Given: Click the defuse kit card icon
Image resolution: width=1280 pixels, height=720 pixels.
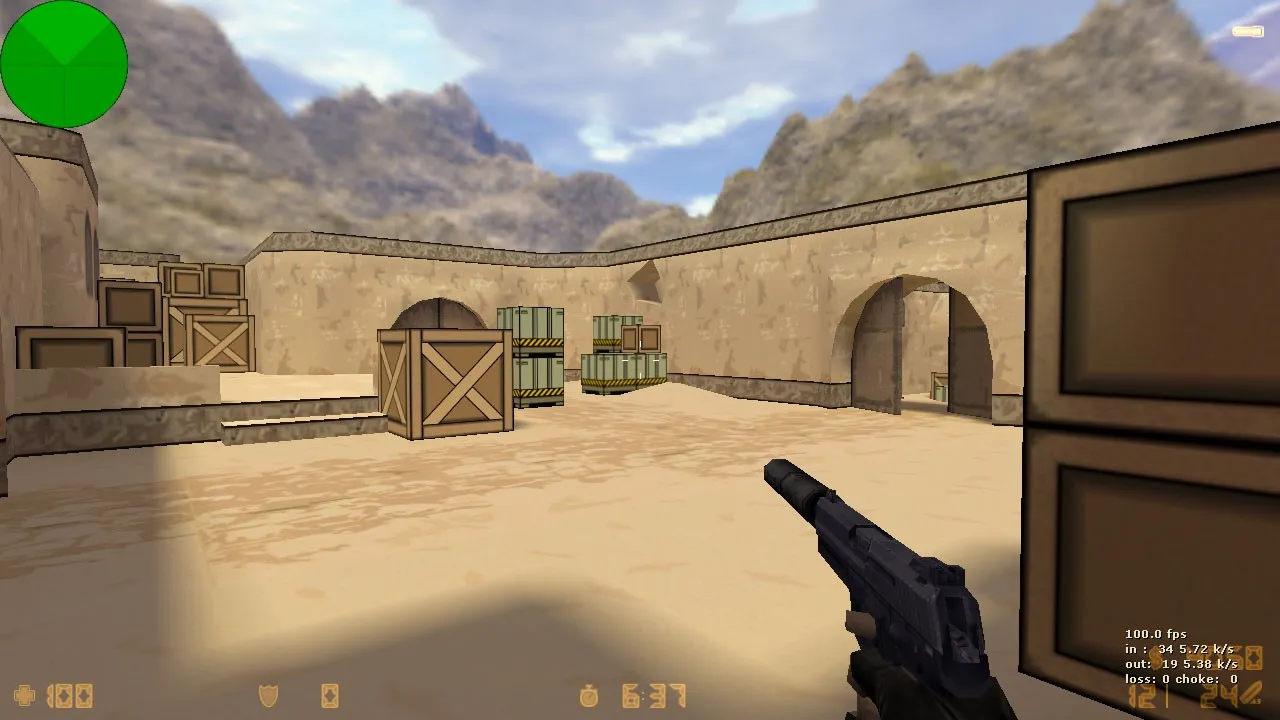Looking at the screenshot, I should pyautogui.click(x=329, y=696).
